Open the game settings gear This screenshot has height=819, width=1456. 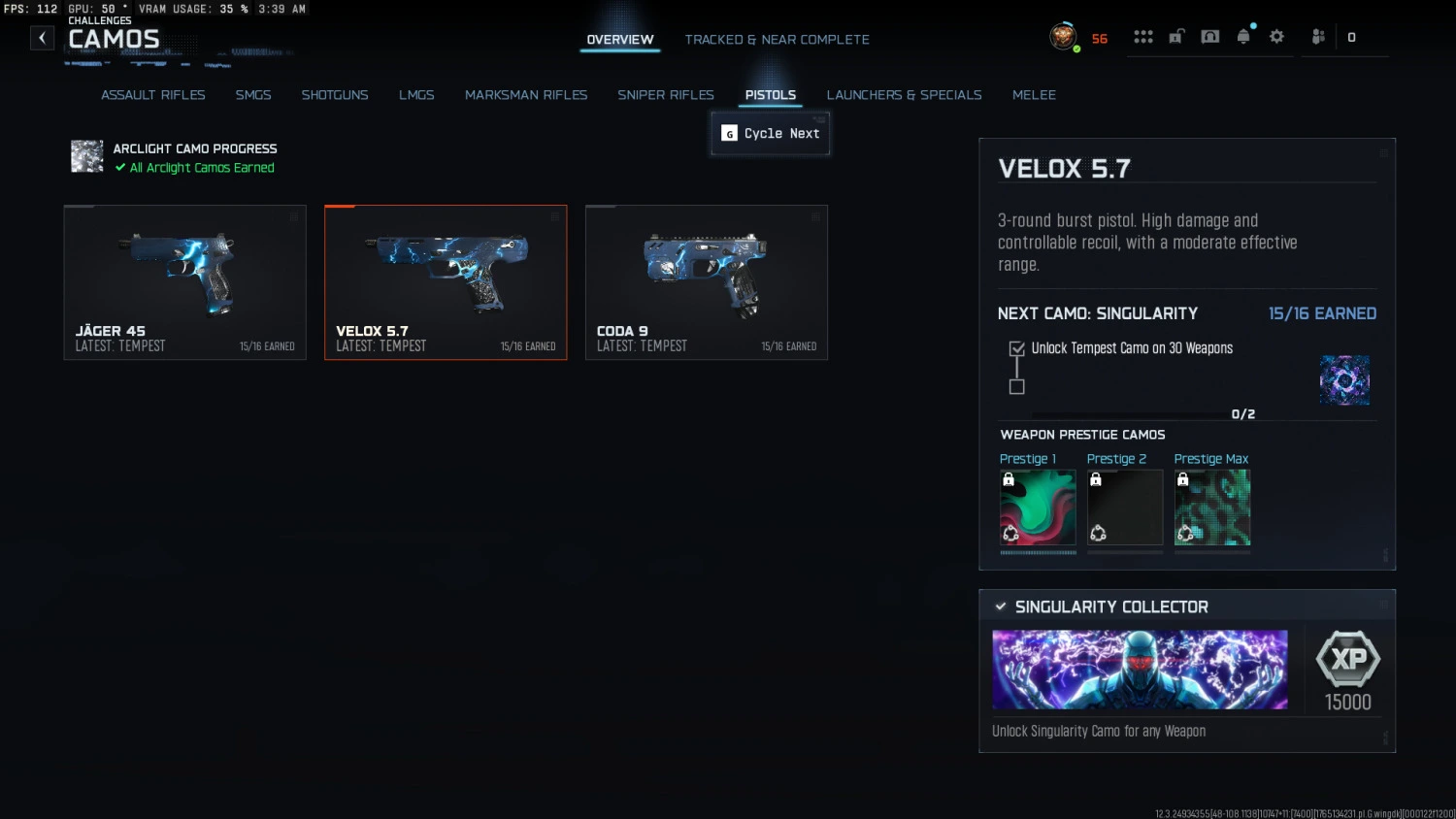click(x=1276, y=37)
